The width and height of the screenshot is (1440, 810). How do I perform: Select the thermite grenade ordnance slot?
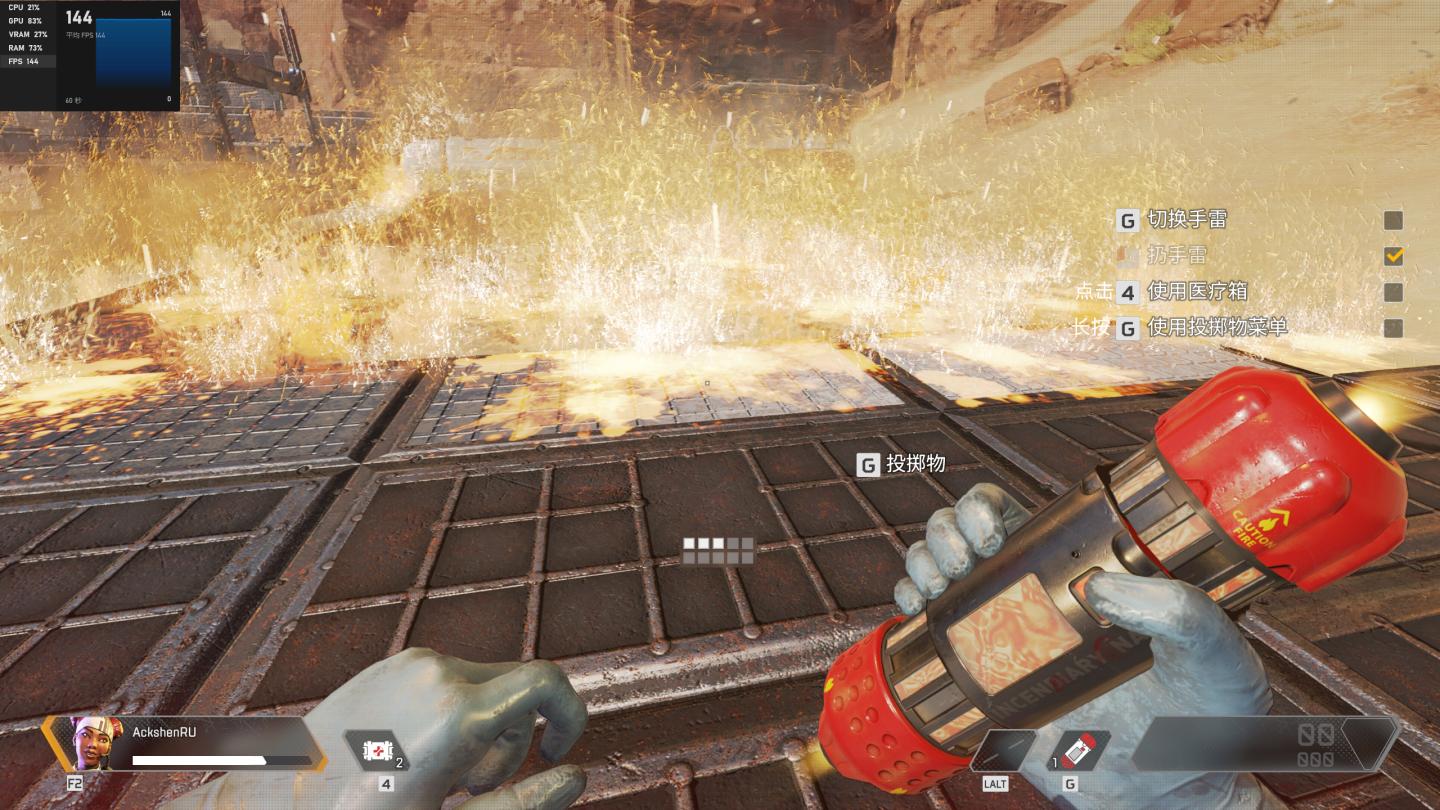(1079, 751)
